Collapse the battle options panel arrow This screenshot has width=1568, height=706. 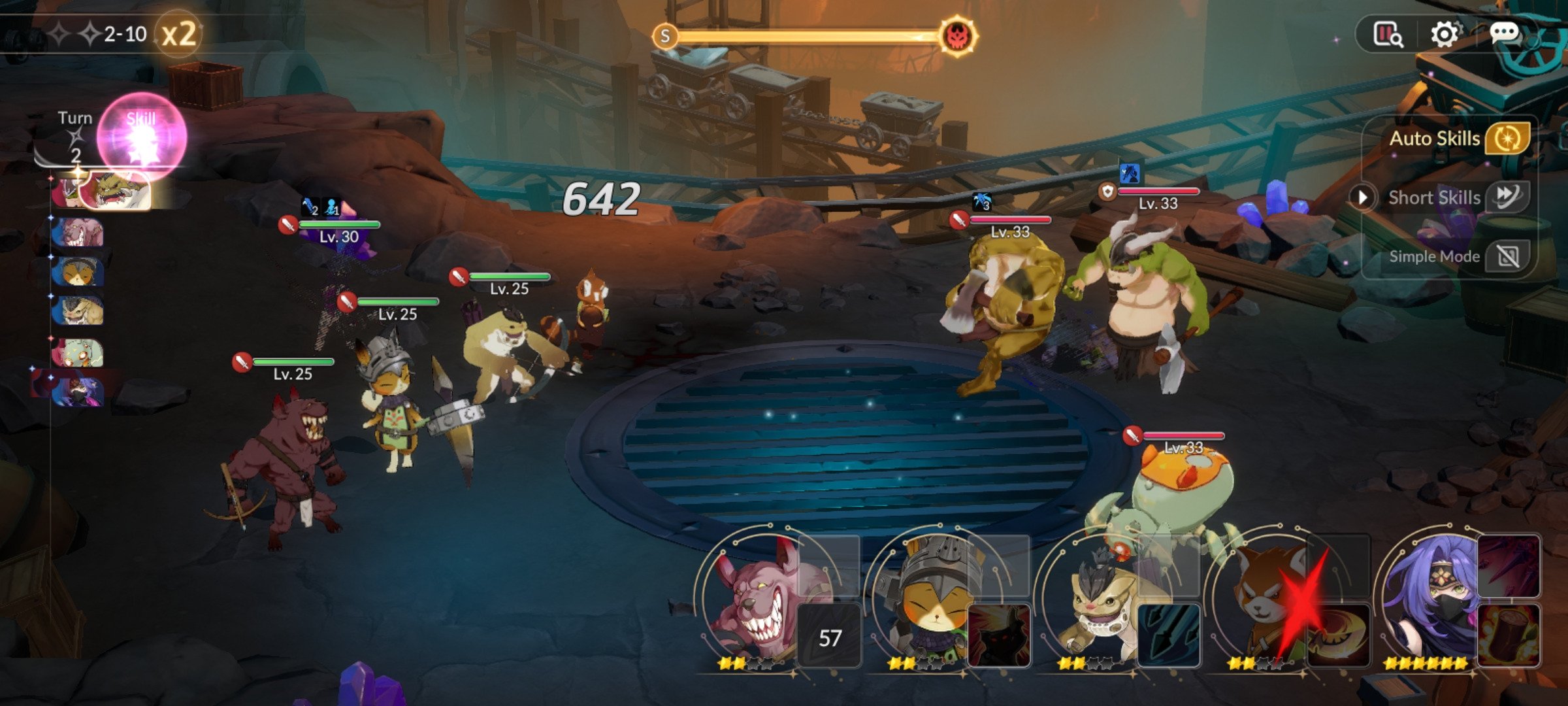pos(1363,197)
